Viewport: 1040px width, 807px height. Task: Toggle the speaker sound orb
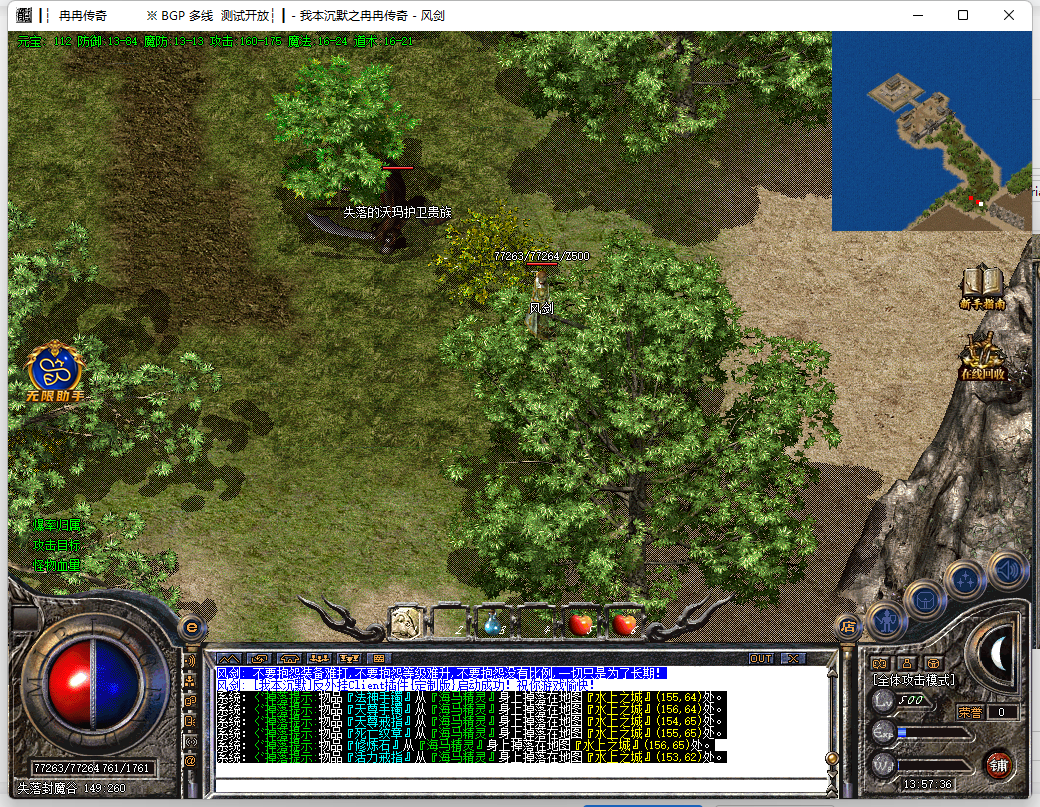pyautogui.click(x=1006, y=569)
